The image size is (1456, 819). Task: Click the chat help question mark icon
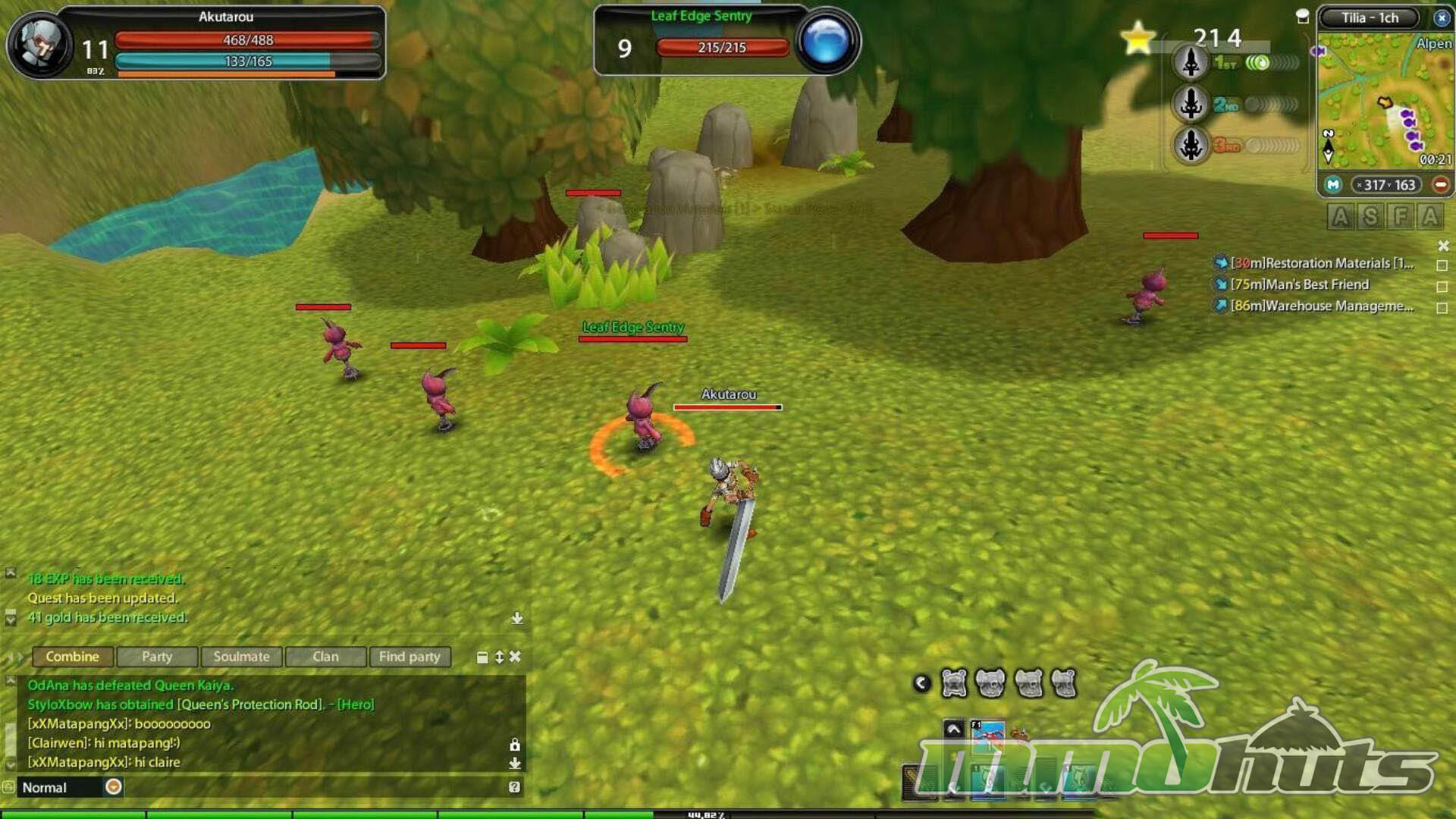point(514,787)
